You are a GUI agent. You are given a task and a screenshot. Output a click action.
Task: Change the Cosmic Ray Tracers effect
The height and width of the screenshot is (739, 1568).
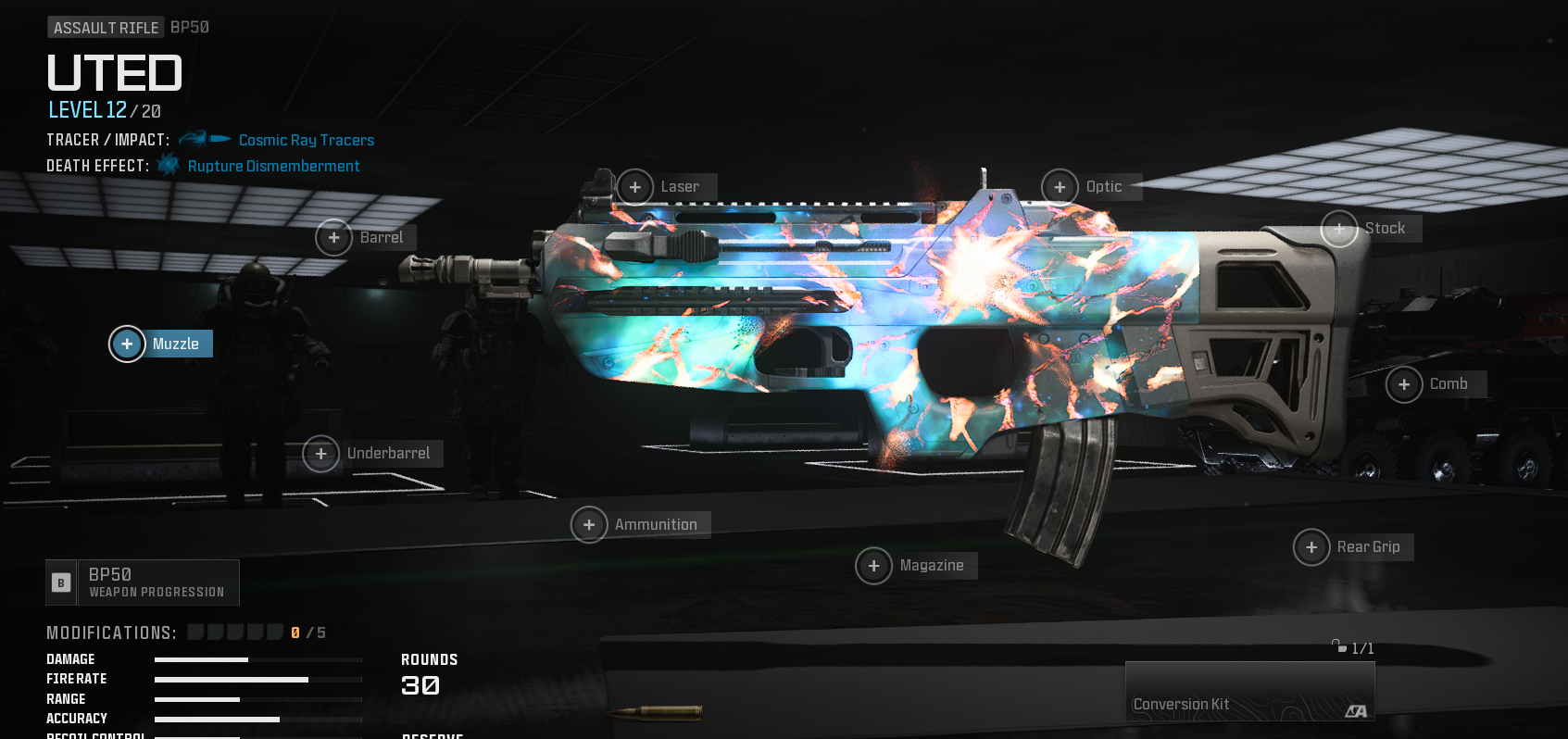pos(306,141)
